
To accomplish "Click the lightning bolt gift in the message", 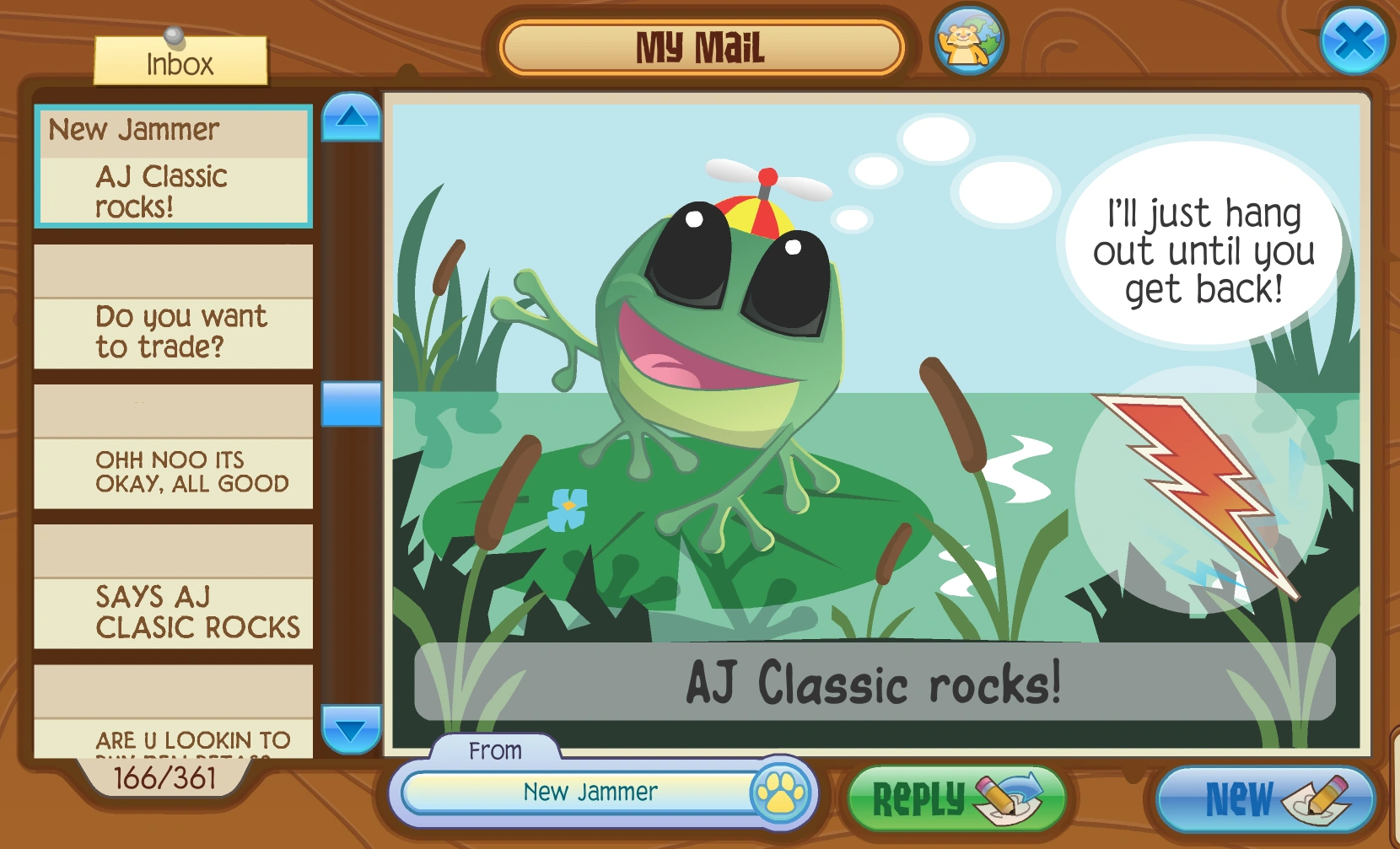I will pyautogui.click(x=1191, y=486).
